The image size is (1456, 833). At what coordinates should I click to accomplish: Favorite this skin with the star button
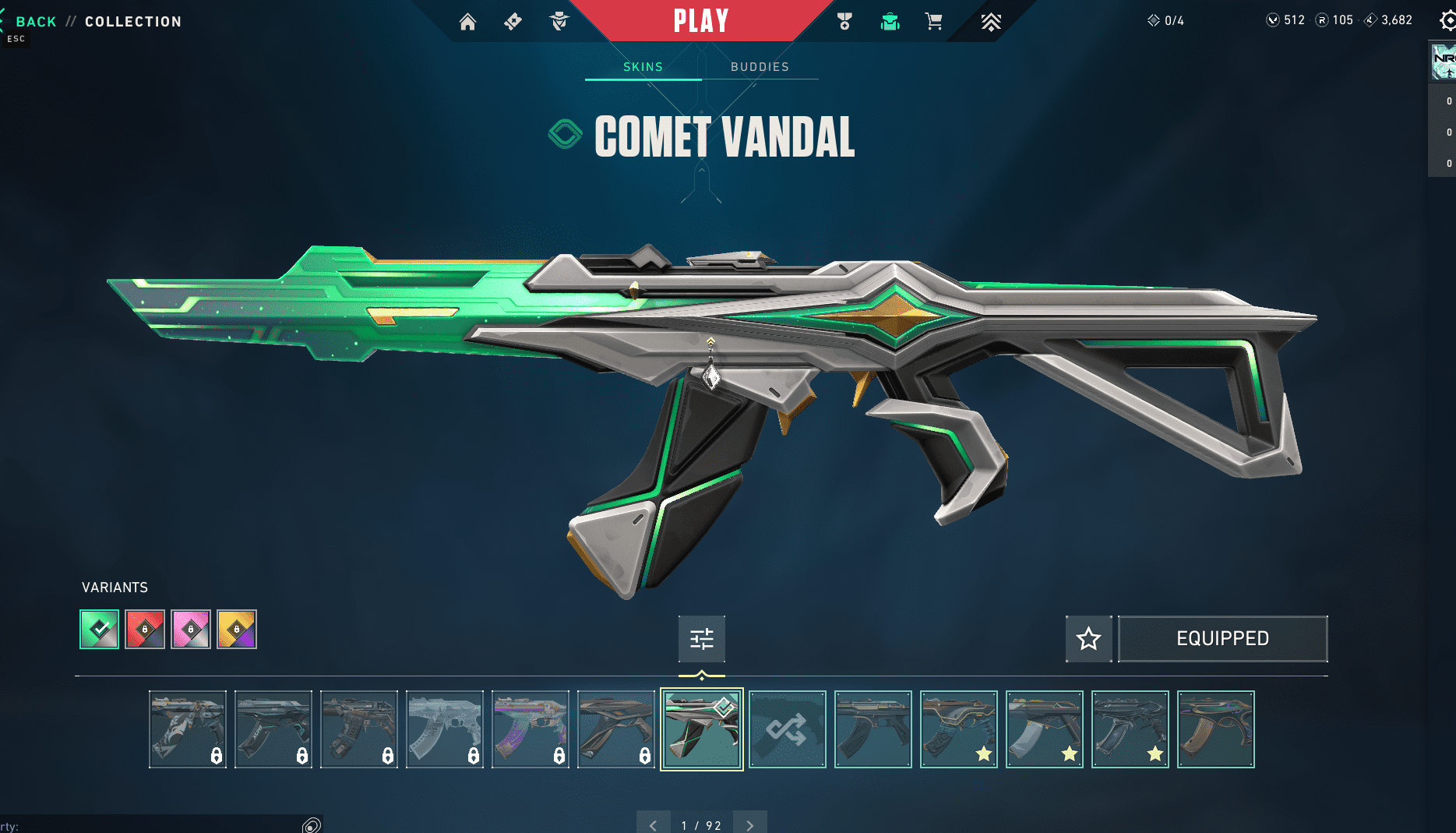click(x=1088, y=639)
